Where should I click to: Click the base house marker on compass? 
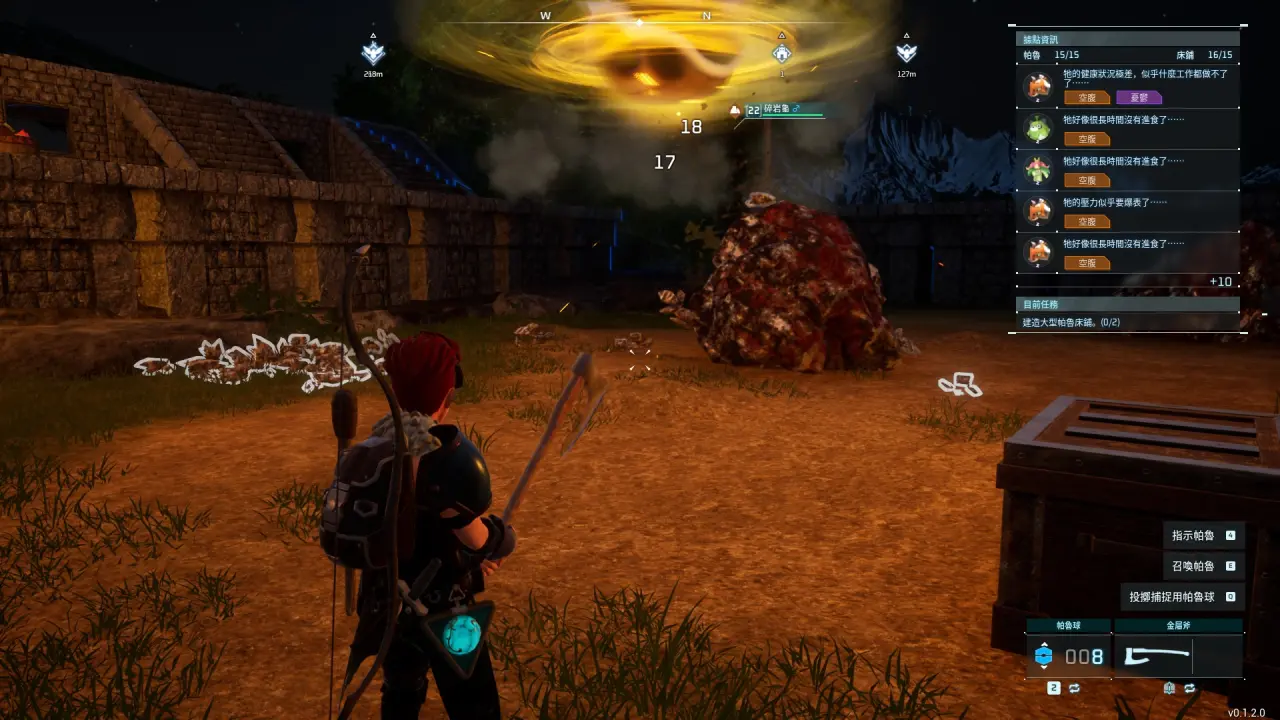point(782,53)
